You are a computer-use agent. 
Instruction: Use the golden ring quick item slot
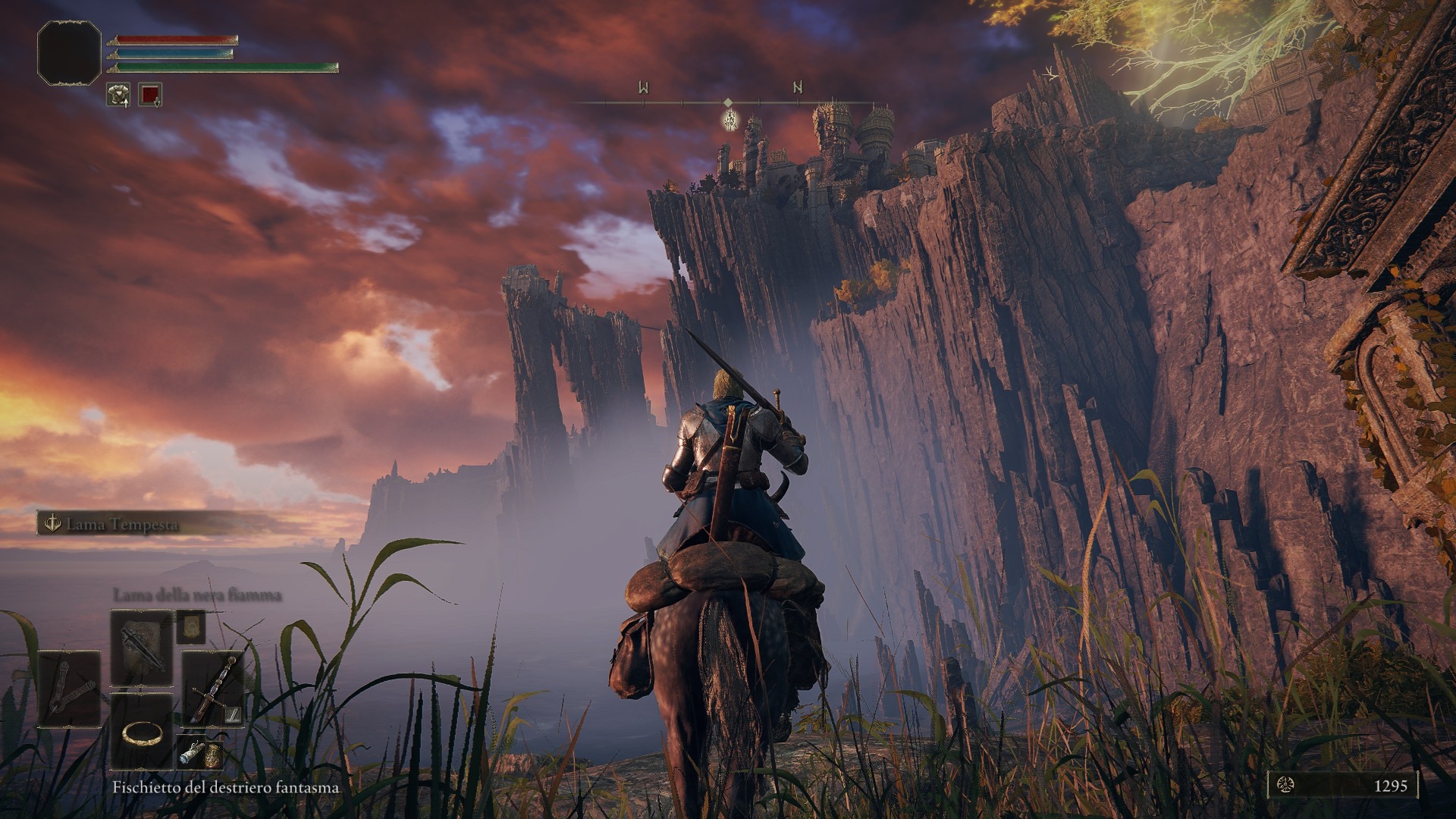tap(142, 732)
